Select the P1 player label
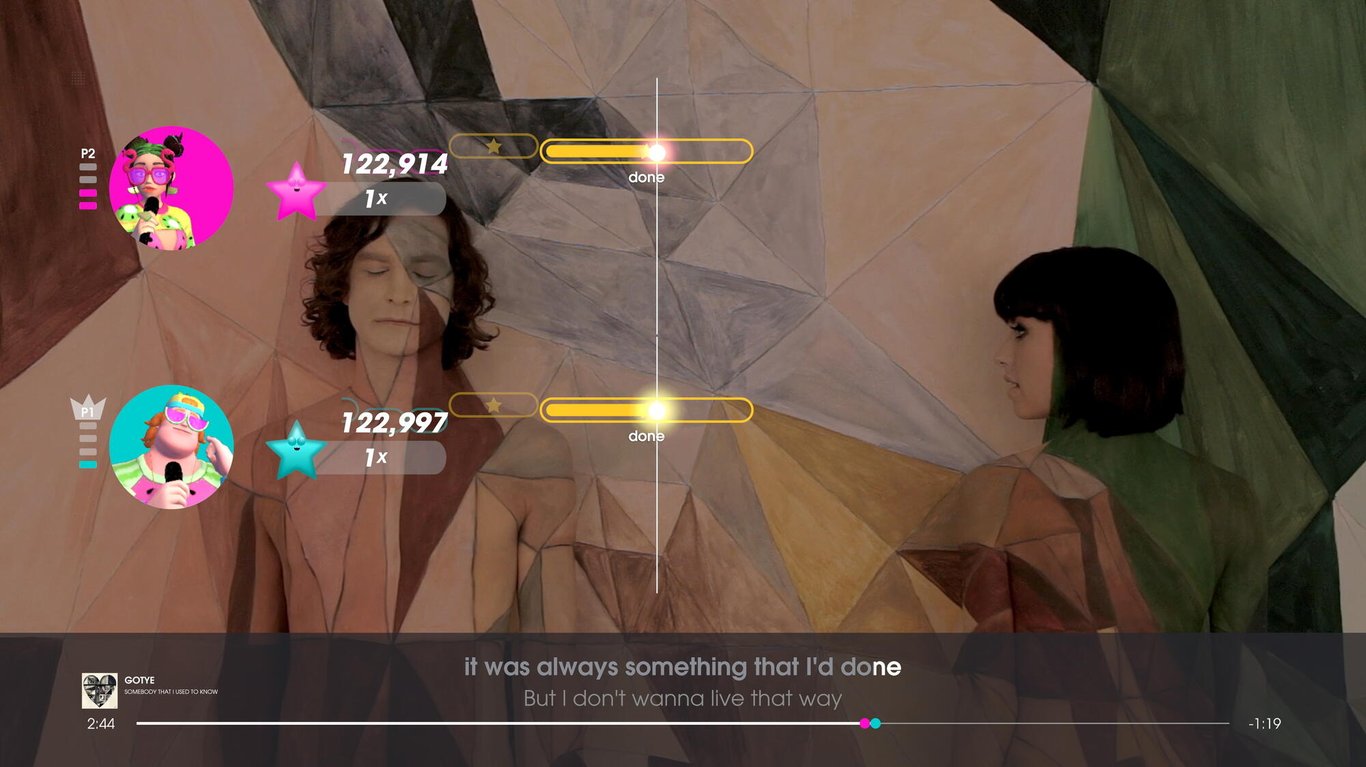The image size is (1366, 767). 90,412
